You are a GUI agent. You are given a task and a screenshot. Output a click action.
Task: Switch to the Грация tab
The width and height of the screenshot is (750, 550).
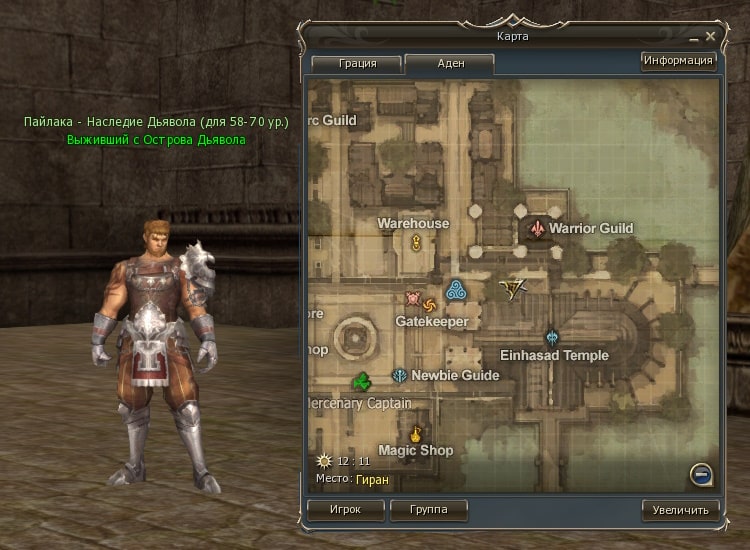point(357,63)
